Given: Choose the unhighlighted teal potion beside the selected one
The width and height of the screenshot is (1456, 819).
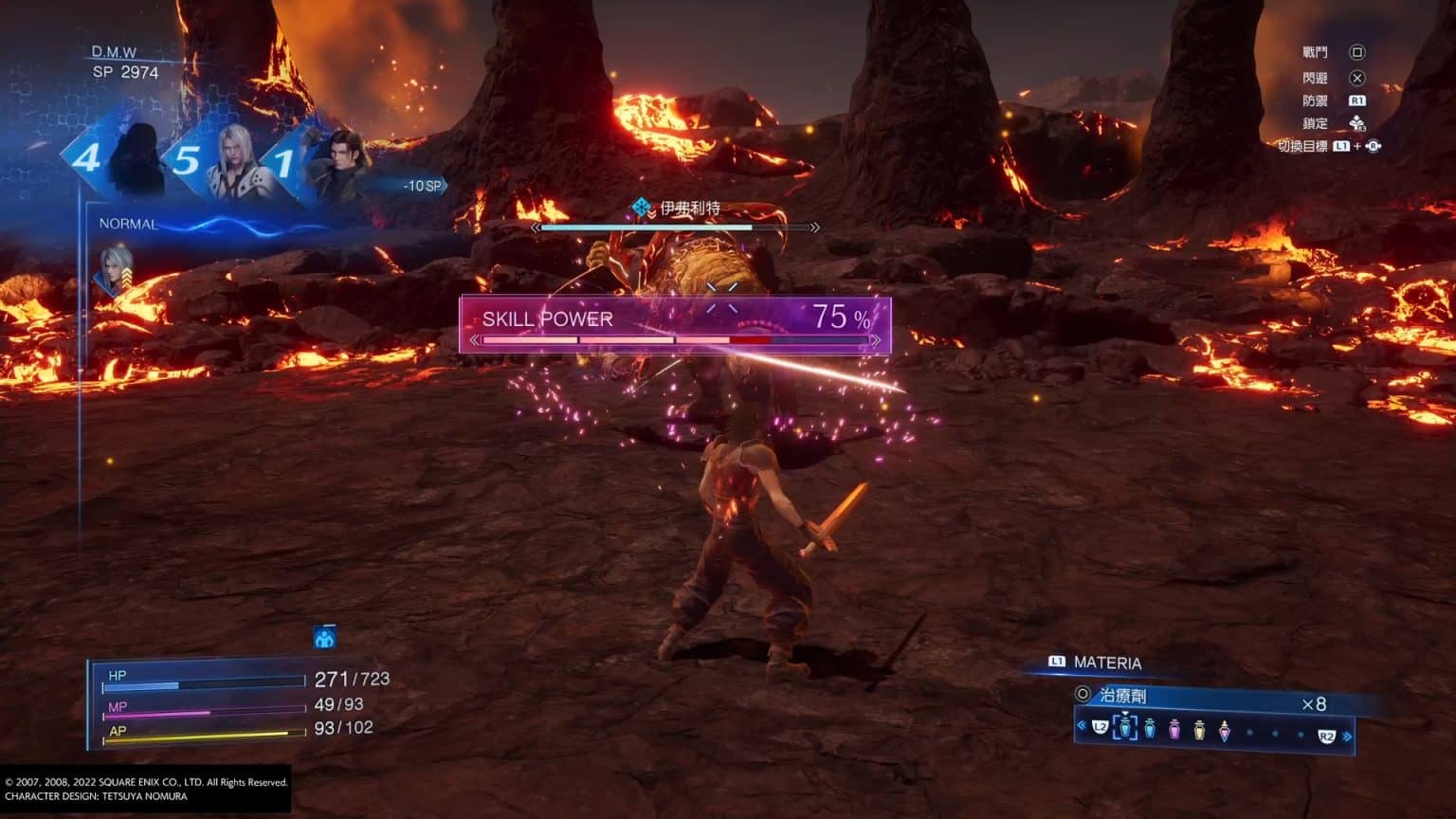Looking at the screenshot, I should click(x=1150, y=729).
